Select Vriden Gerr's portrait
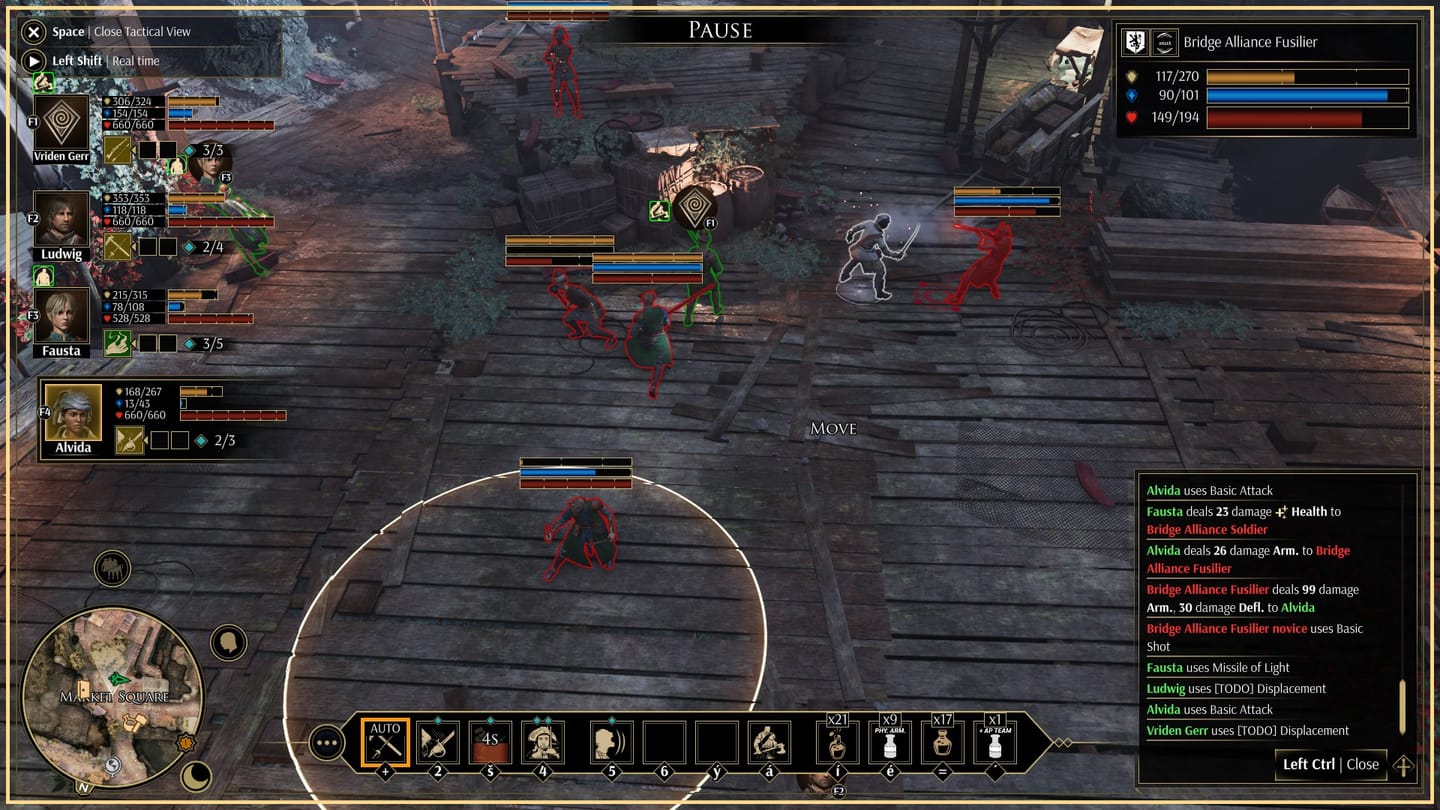The height and width of the screenshot is (810, 1440). [62, 123]
